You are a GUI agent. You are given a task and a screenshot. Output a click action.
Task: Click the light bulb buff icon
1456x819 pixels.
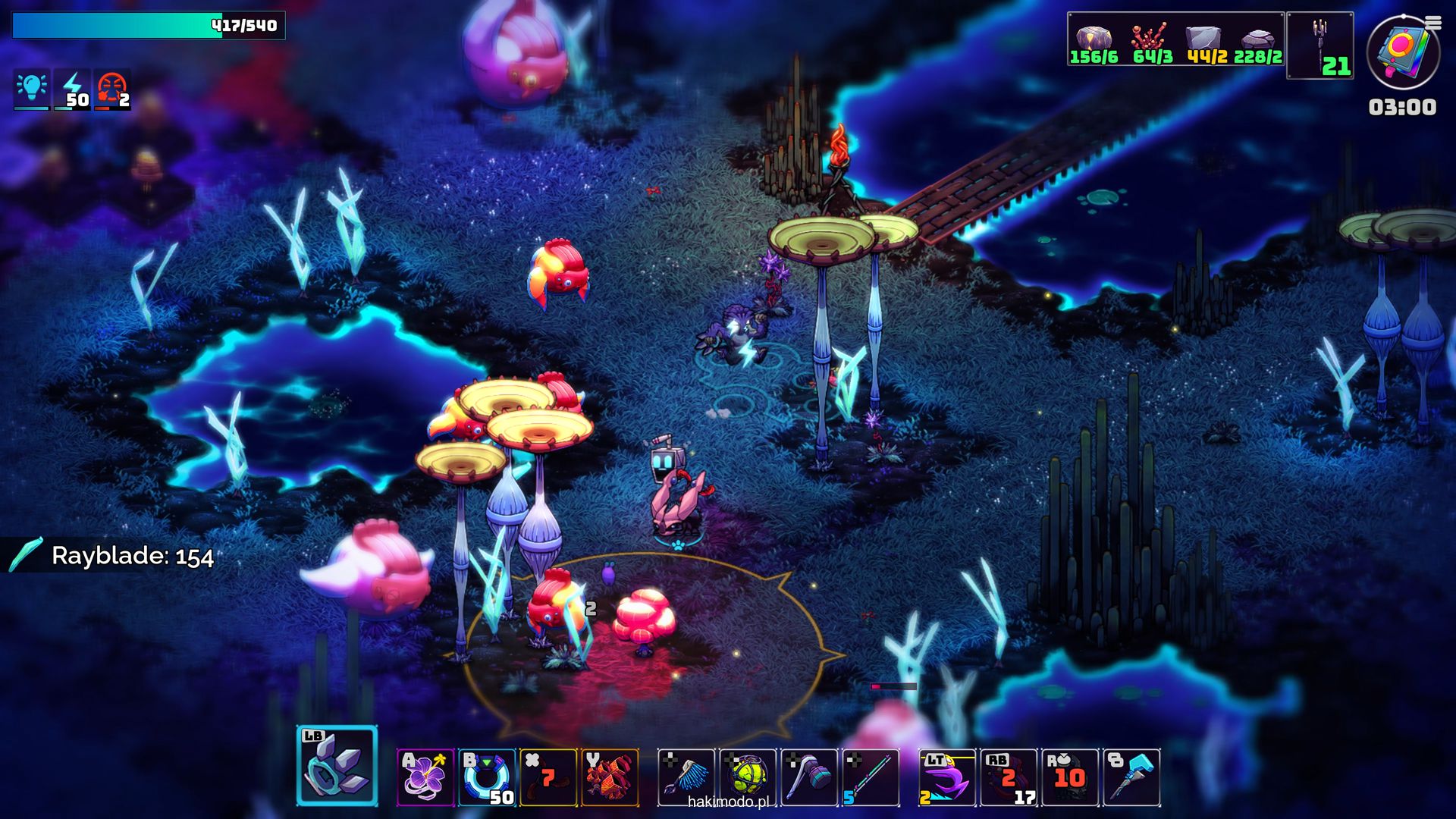pyautogui.click(x=32, y=89)
